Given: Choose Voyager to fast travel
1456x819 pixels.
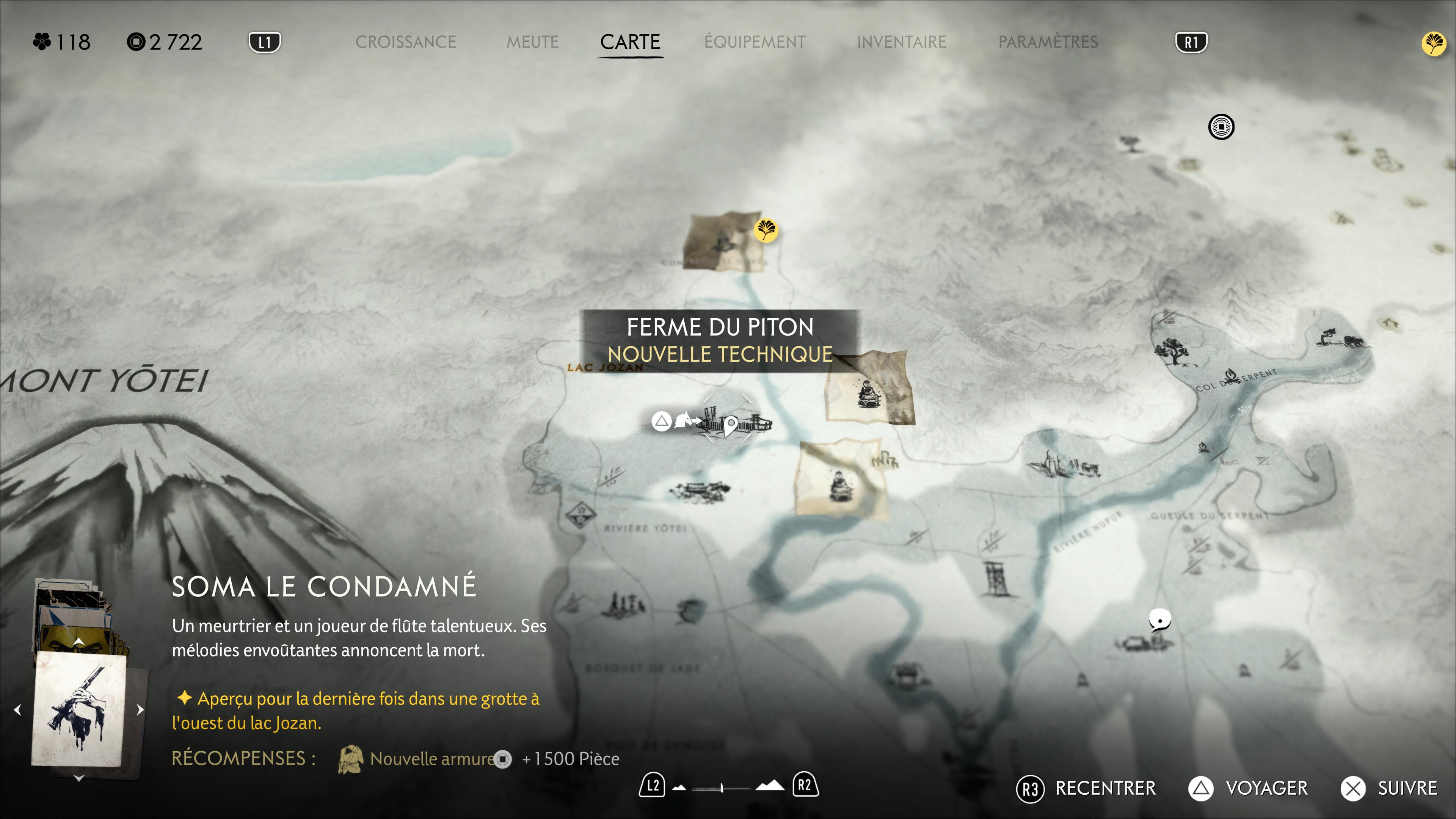Looking at the screenshot, I should pos(1248,789).
